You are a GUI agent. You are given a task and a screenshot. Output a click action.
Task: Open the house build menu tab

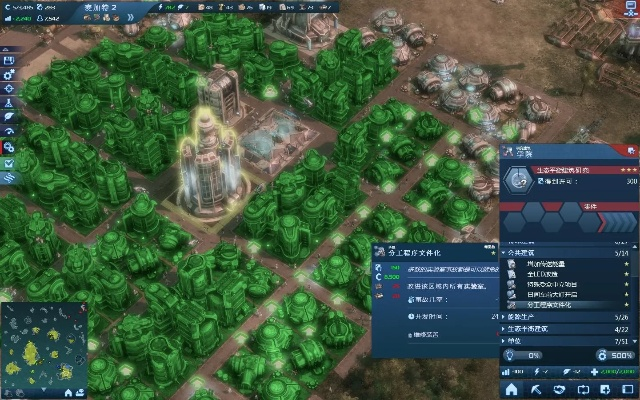pos(512,389)
